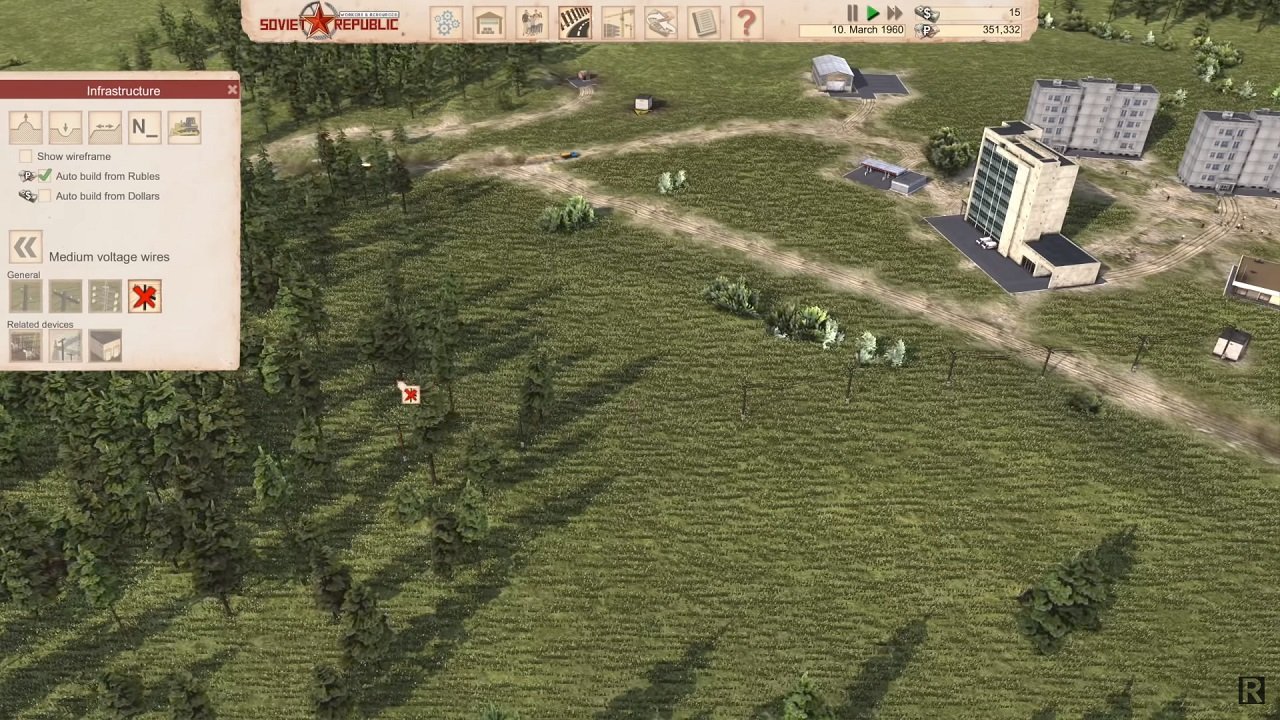1280x720 pixels.
Task: Select the wooden power pole tool
Action: (25, 296)
